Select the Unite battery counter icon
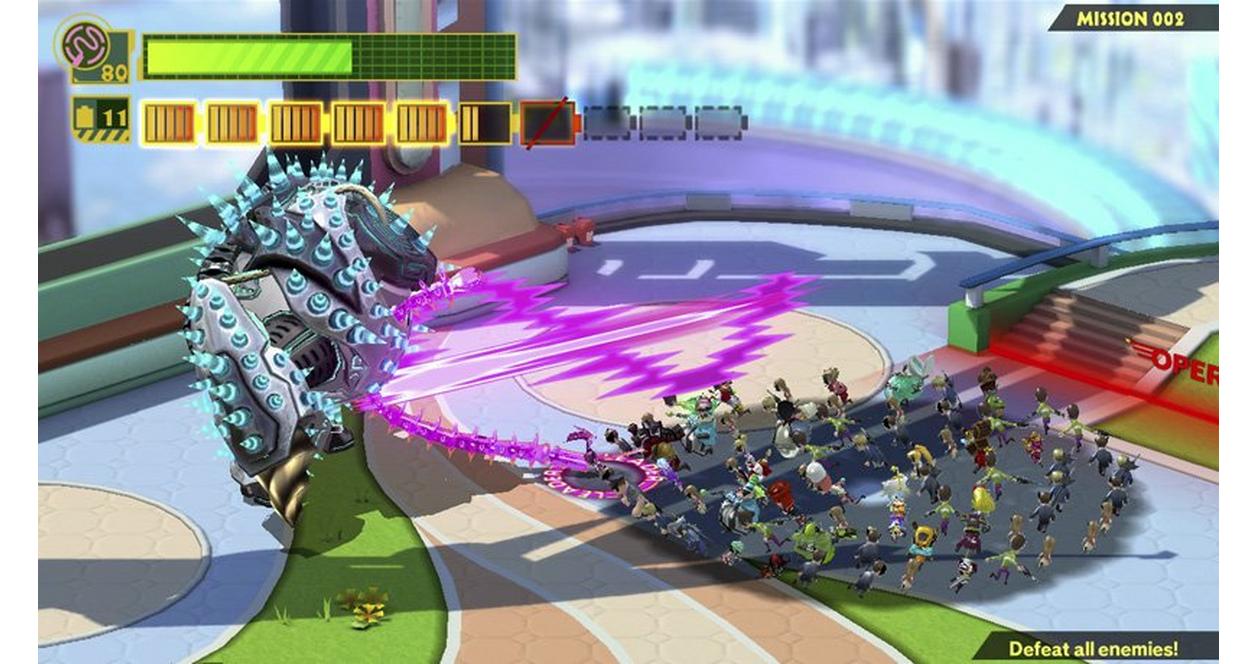1256x664 pixels. 102,118
